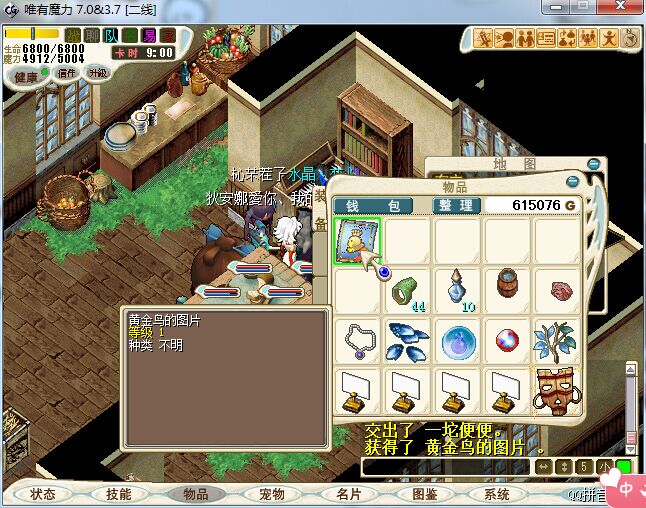
Task: Toggle the 物品 (Items) menu button
Action: tap(195, 494)
